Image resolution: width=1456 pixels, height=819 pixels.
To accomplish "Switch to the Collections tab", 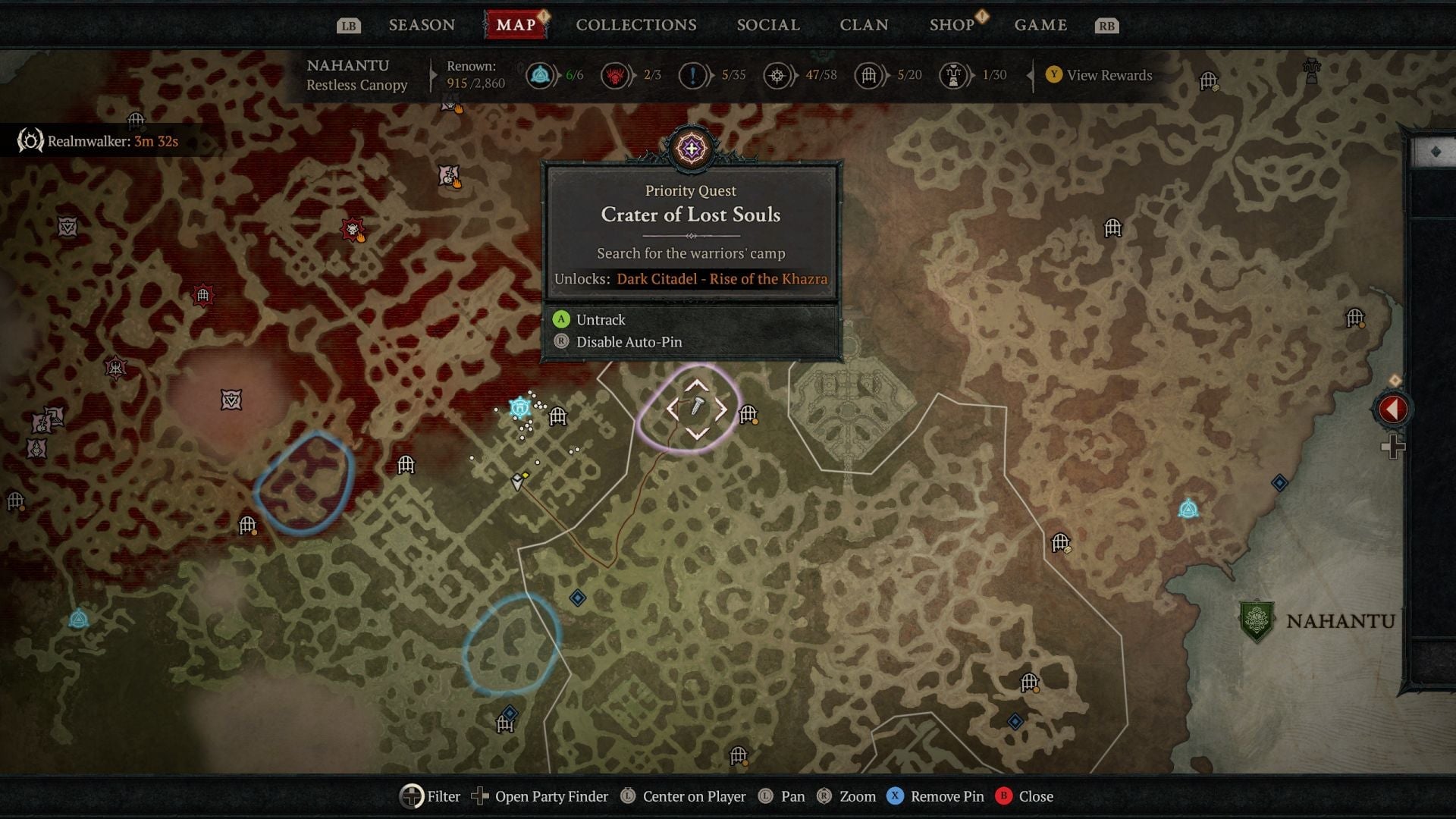I will click(x=635, y=24).
